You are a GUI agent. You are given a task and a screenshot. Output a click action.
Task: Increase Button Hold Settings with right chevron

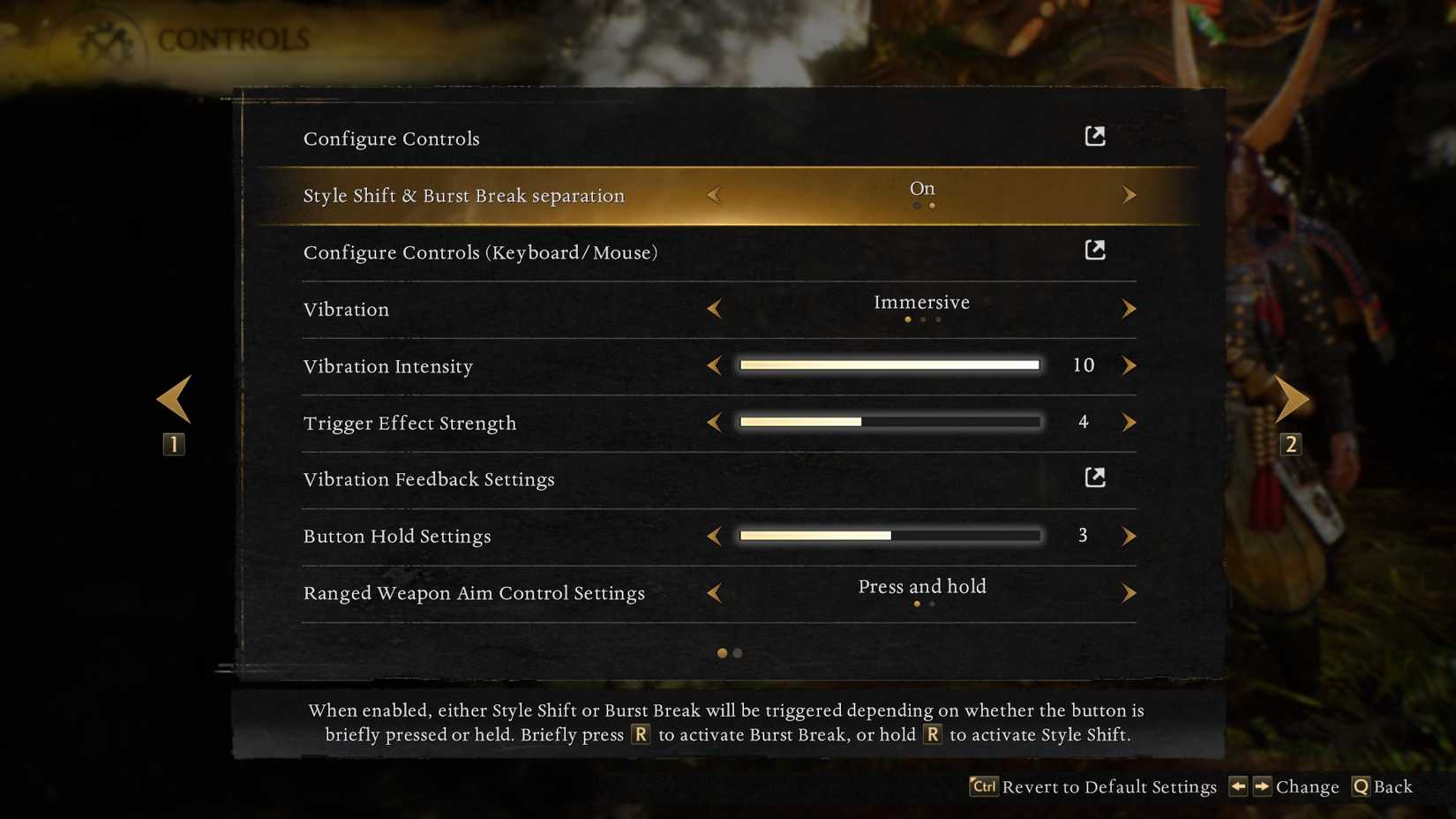pos(1130,536)
